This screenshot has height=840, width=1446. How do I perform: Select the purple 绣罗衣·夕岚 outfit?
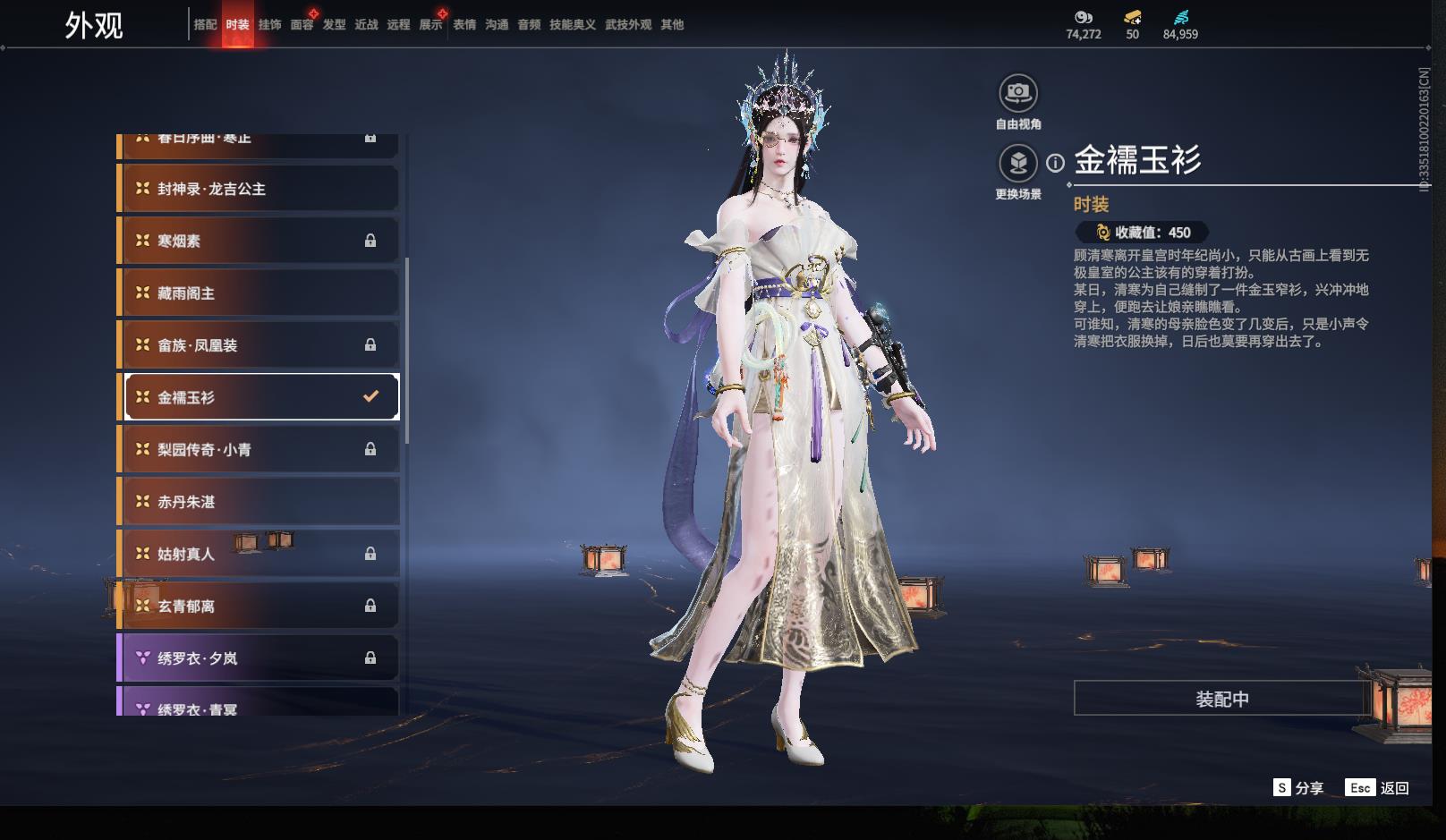point(259,658)
